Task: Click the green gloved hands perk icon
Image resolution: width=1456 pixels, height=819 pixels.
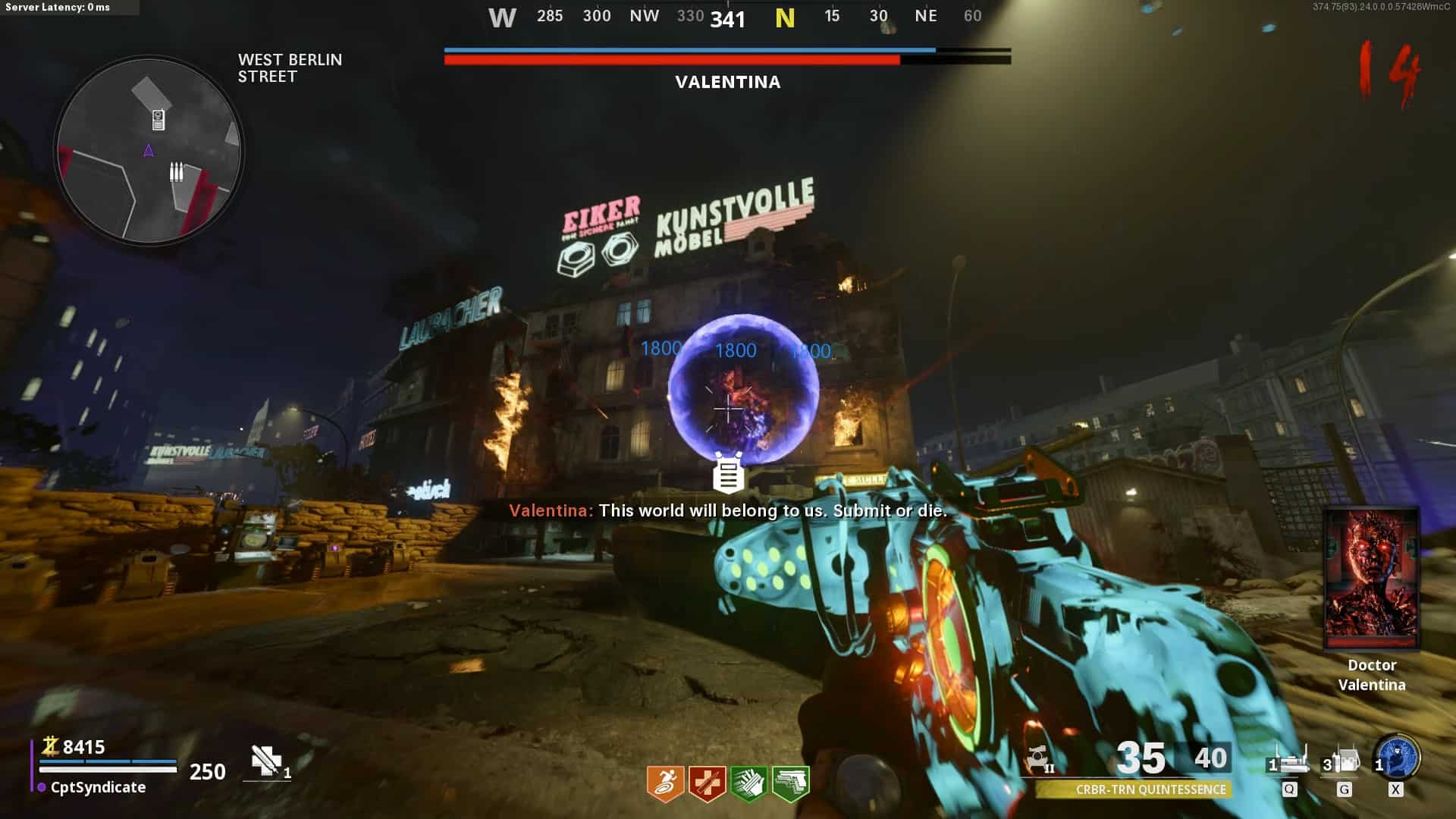Action: (x=748, y=783)
